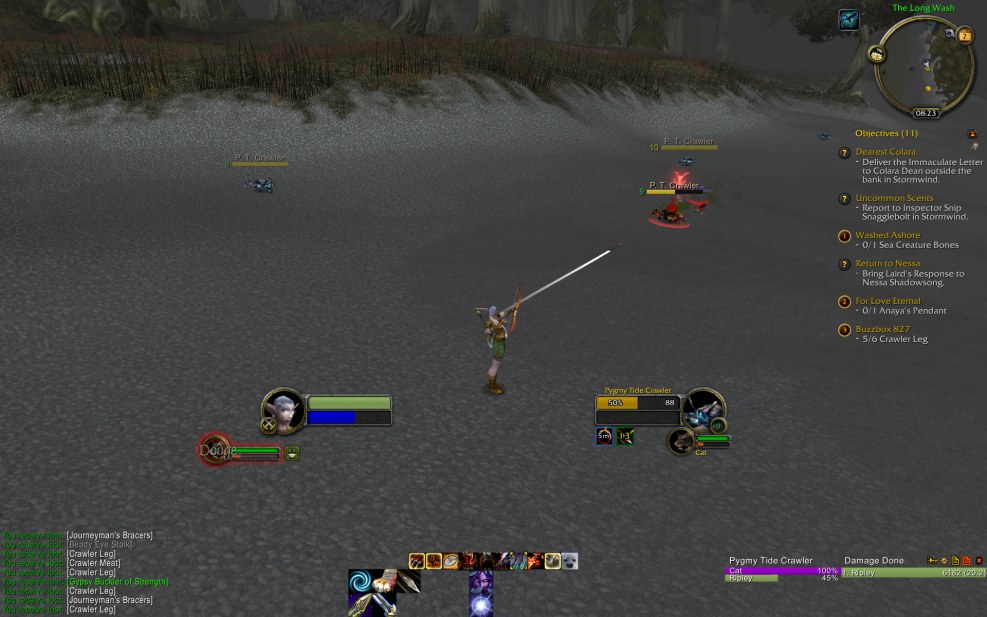Click the Cat target-of-target portrait

coord(681,441)
